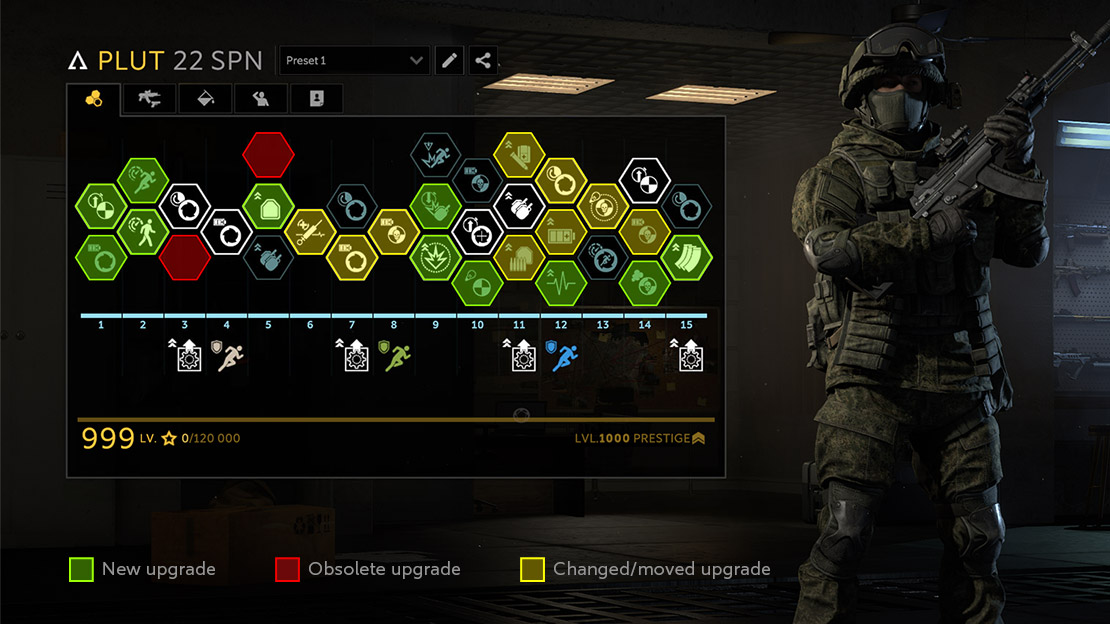The height and width of the screenshot is (624, 1110).
Task: Click the green running figure milestone
Action: pos(396,355)
